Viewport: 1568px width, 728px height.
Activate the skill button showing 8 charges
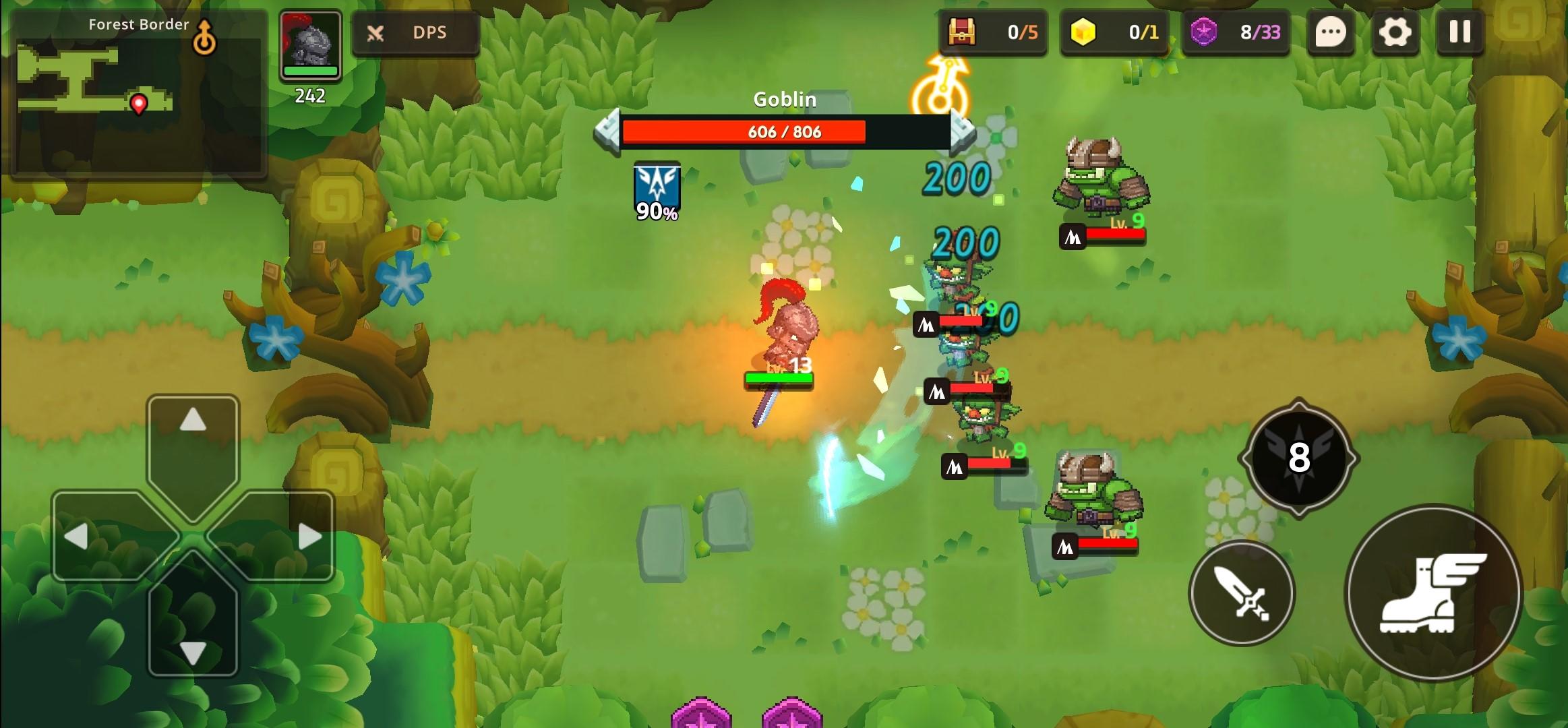(1301, 458)
